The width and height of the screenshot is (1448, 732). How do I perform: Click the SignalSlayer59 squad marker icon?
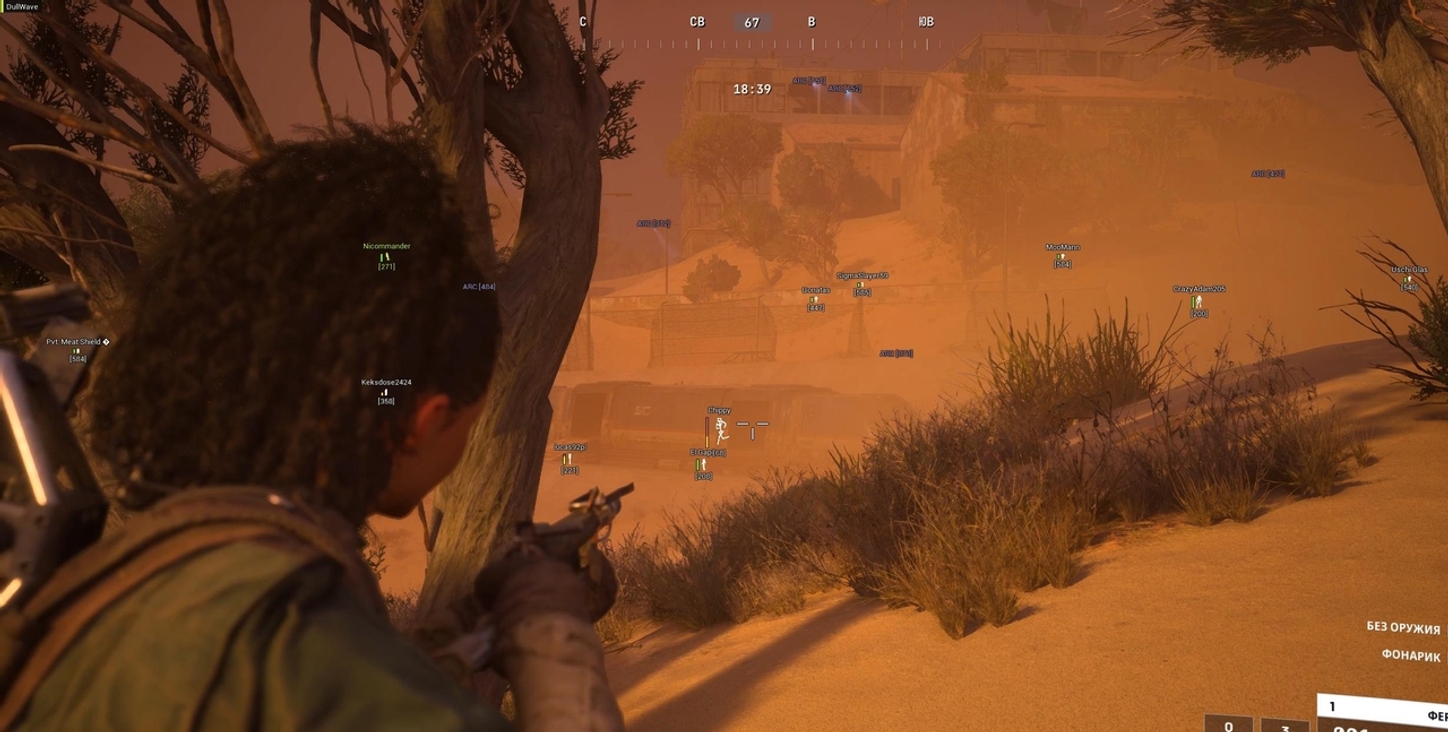coord(861,284)
